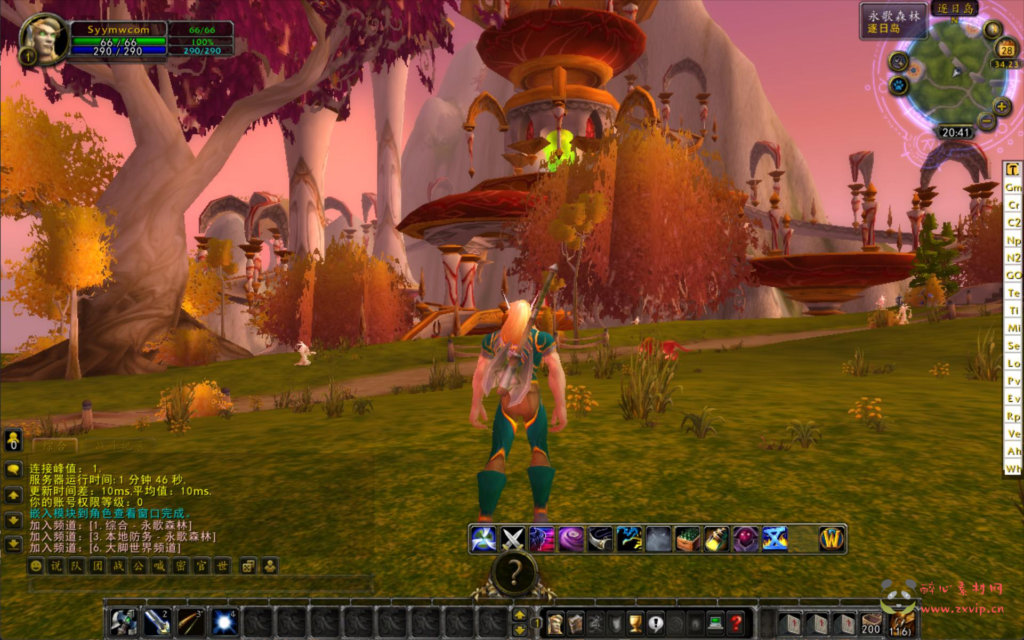Screen dimensions: 1024x640
Task: Click the Syymwcom player portrait
Action: (x=44, y=38)
